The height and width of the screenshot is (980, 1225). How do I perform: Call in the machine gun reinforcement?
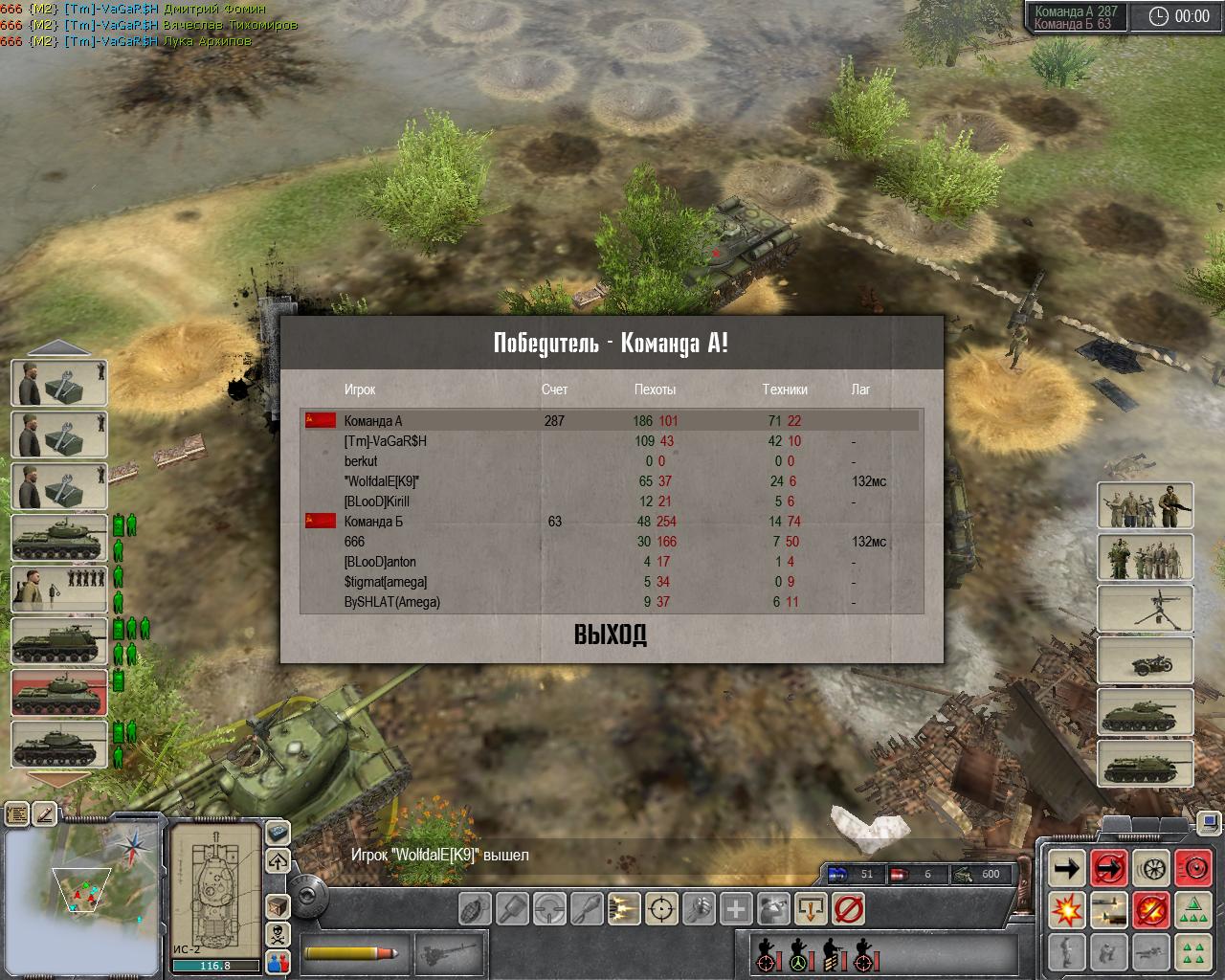[x=1145, y=608]
